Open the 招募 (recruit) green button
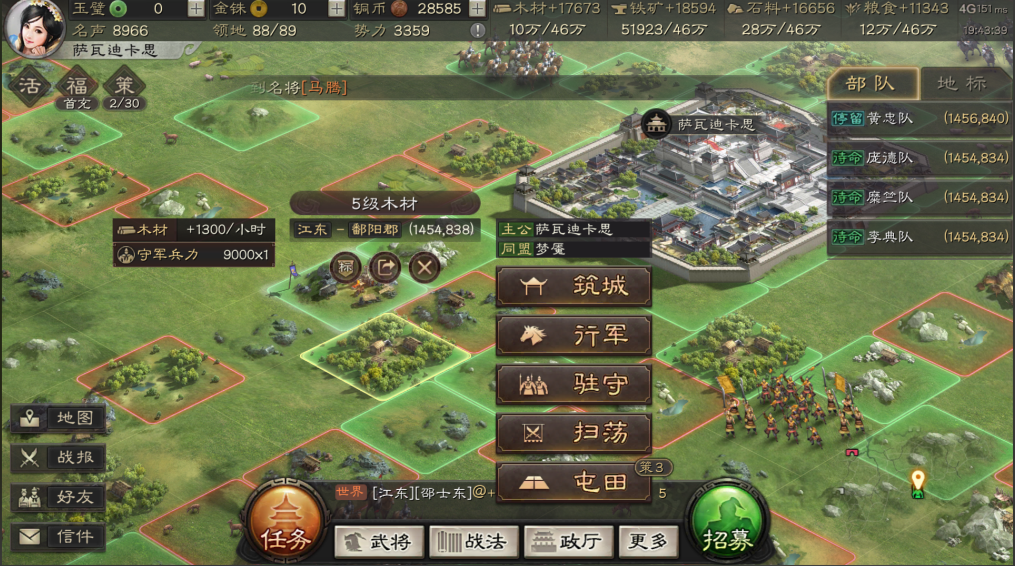 pyautogui.click(x=727, y=521)
